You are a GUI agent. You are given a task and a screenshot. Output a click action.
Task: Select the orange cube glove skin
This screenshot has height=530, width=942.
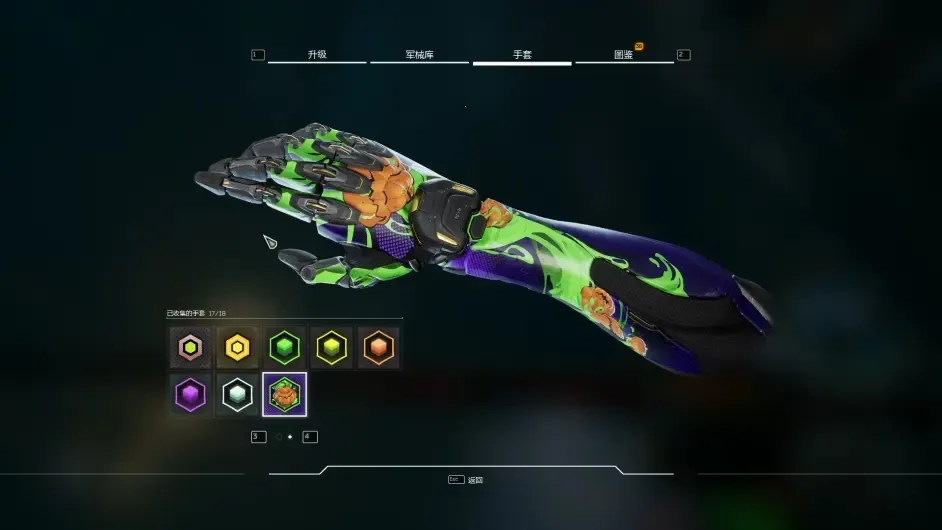point(379,348)
